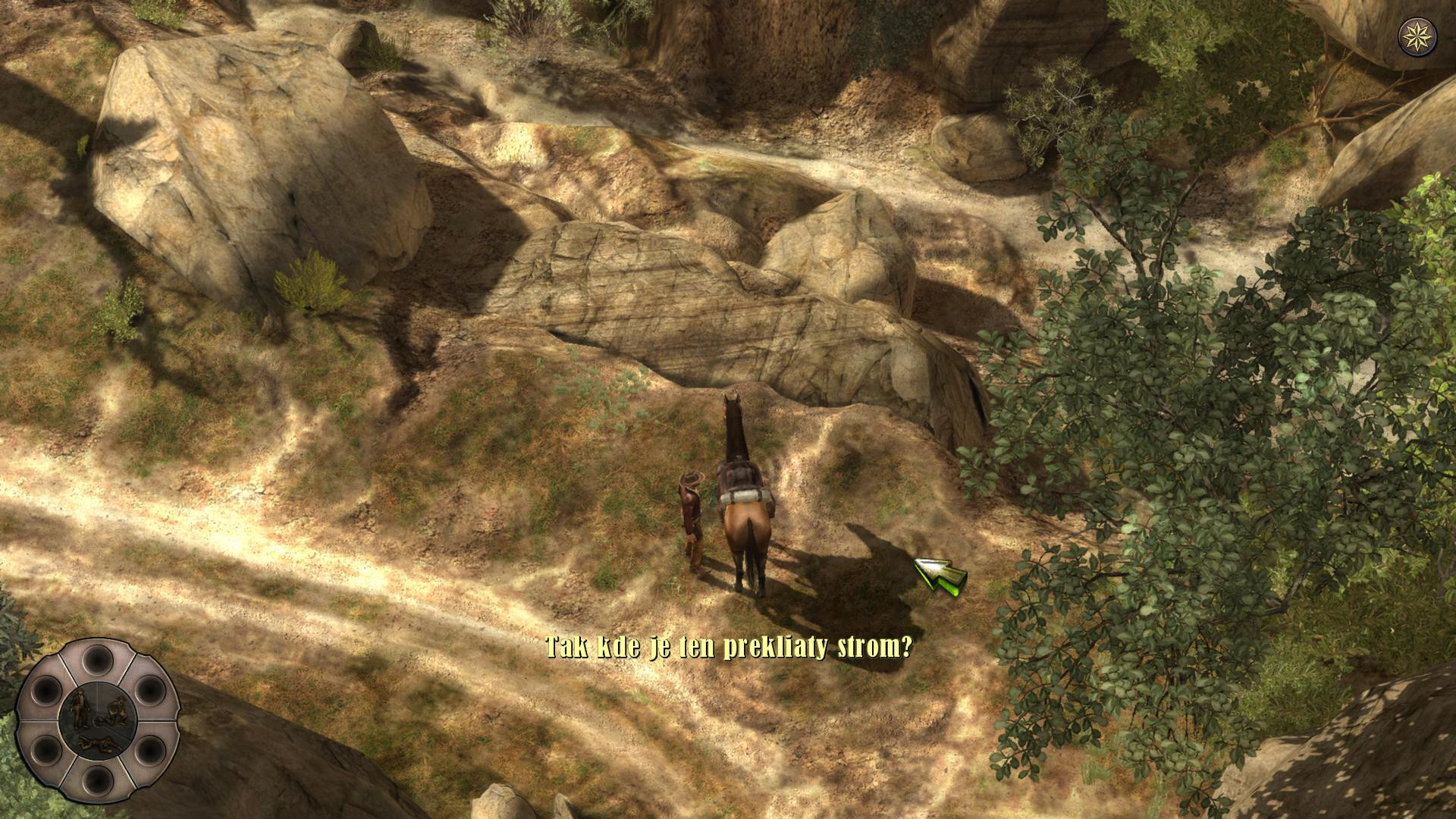
Task: Switch to the crouching stance icon
Action: [x=116, y=708]
